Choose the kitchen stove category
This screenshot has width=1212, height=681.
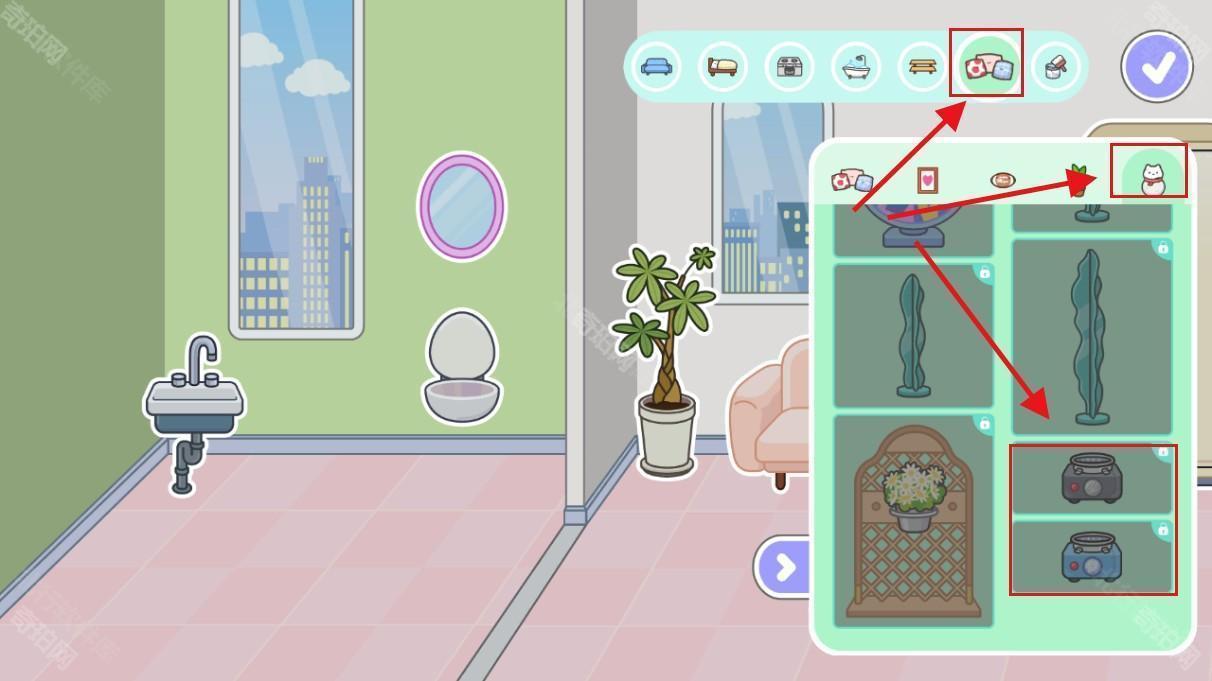pyautogui.click(x=789, y=67)
